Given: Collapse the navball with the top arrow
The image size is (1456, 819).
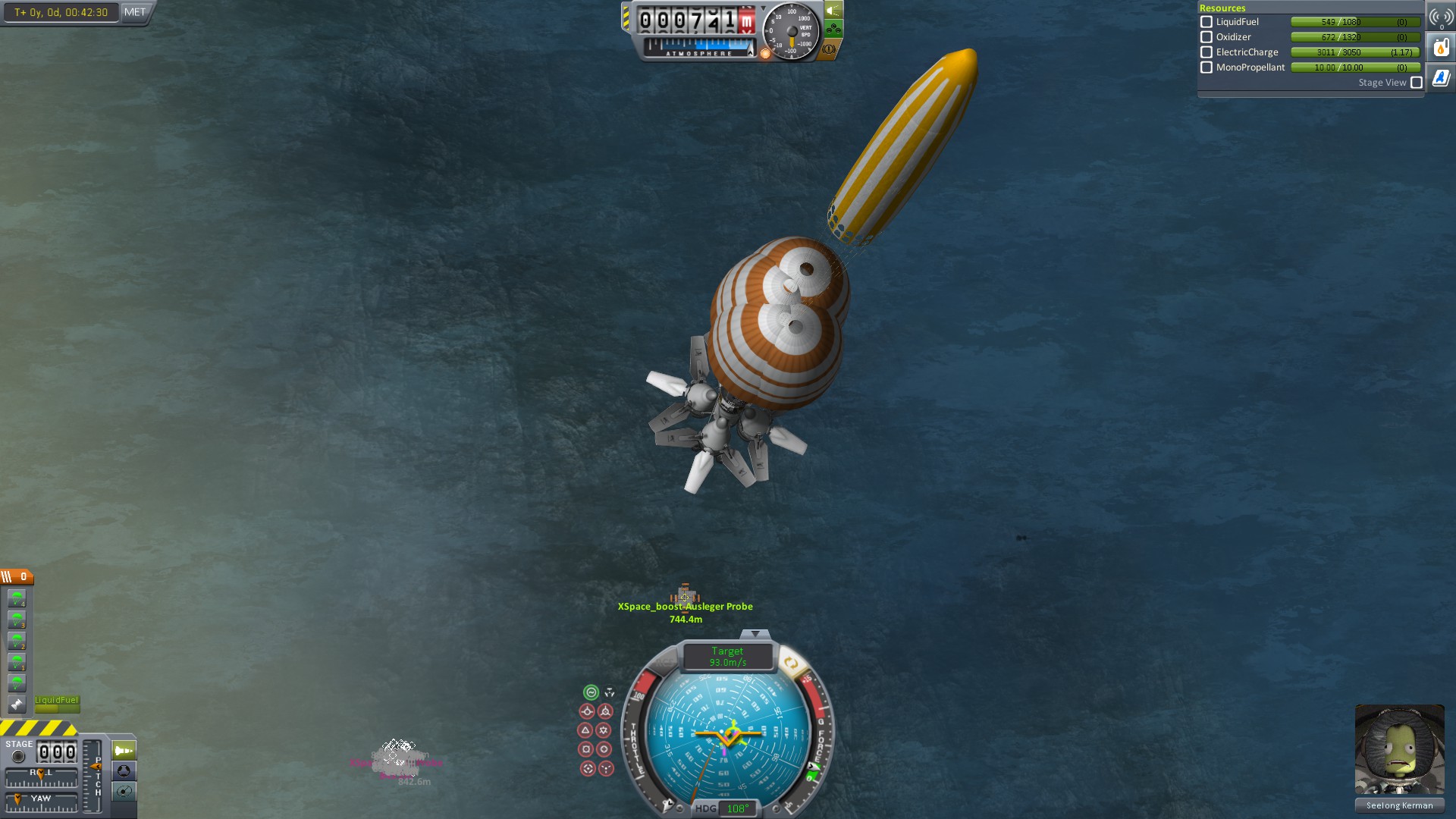Looking at the screenshot, I should 755,634.
